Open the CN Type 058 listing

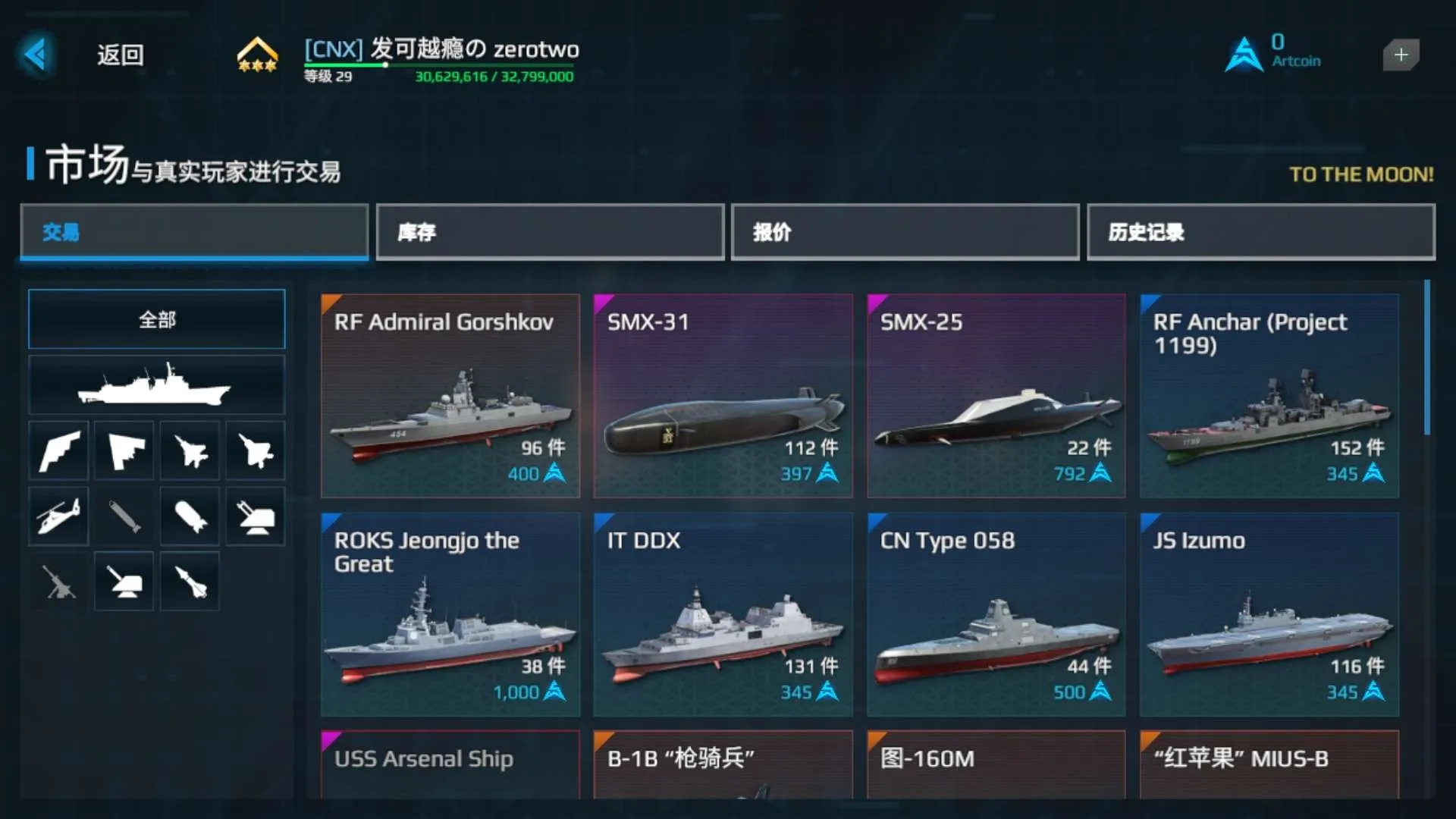pos(996,614)
